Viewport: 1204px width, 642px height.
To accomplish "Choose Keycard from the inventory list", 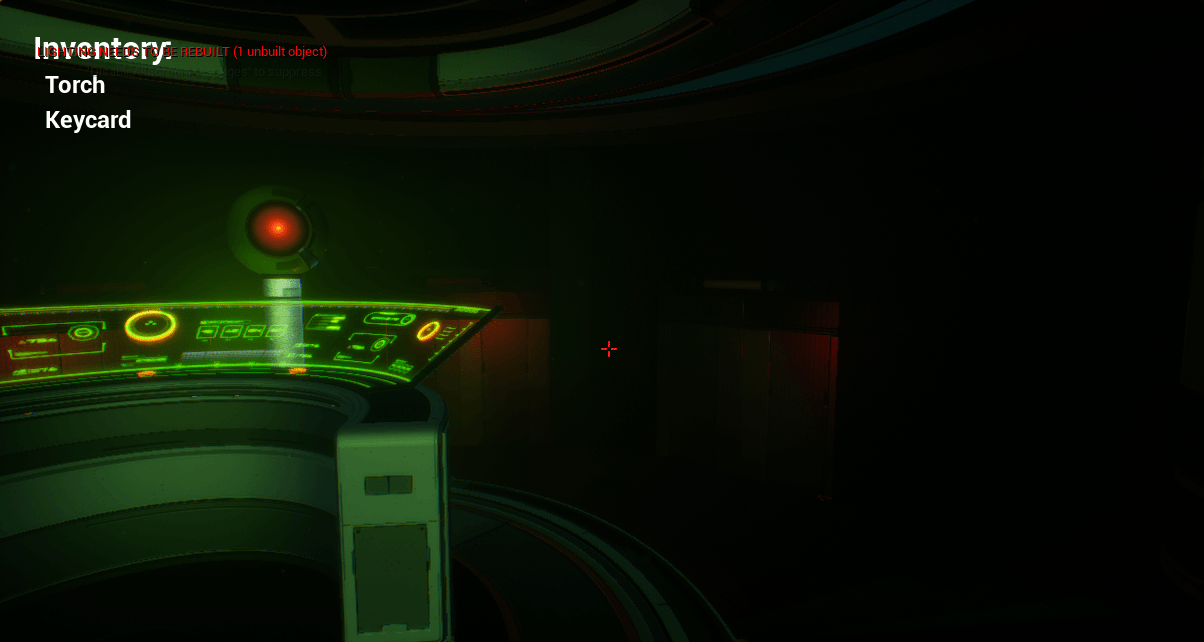I will pos(88,120).
